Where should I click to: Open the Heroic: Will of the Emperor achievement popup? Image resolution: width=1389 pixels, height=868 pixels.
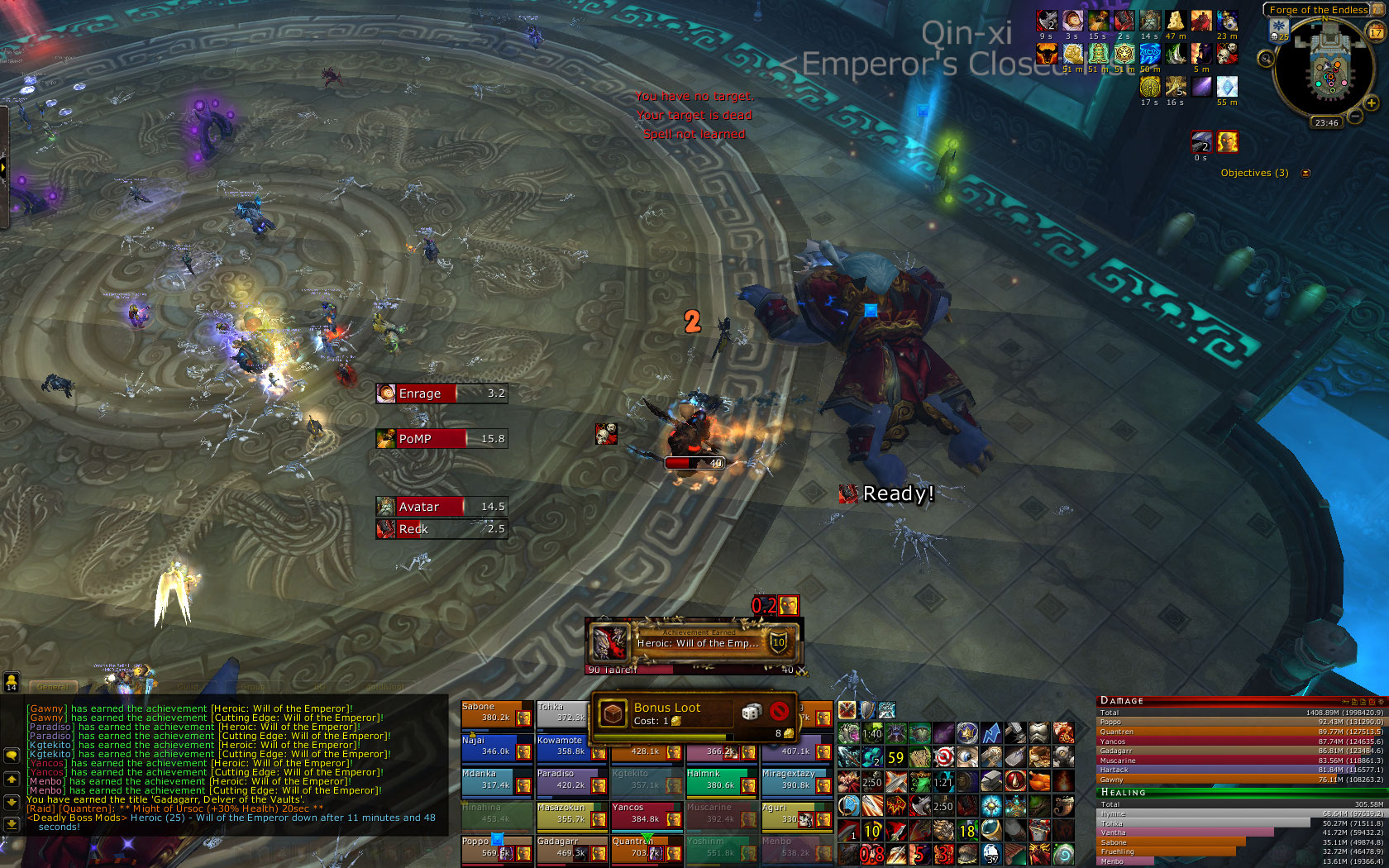(x=694, y=641)
